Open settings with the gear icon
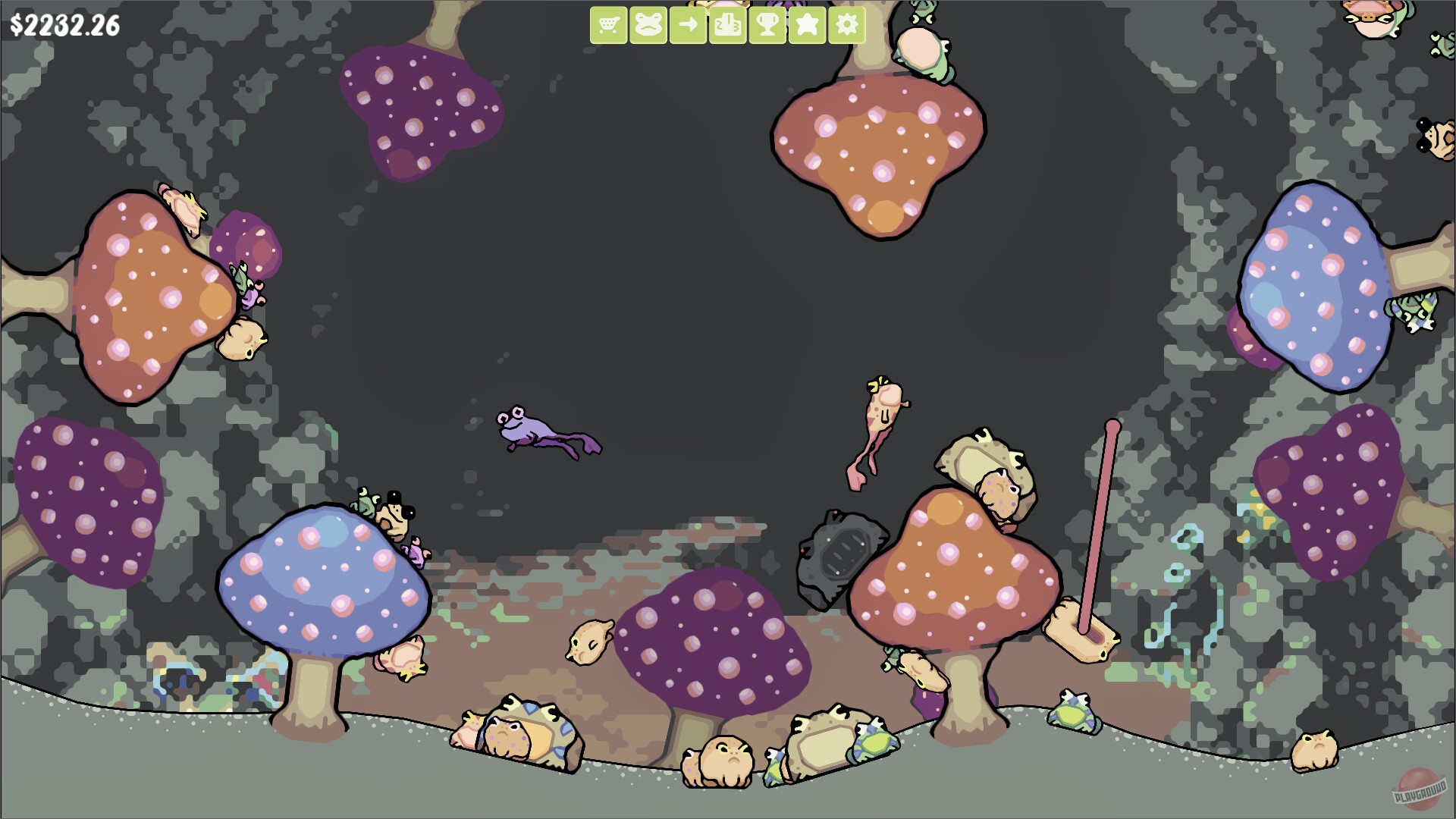The height and width of the screenshot is (819, 1456). tap(849, 25)
